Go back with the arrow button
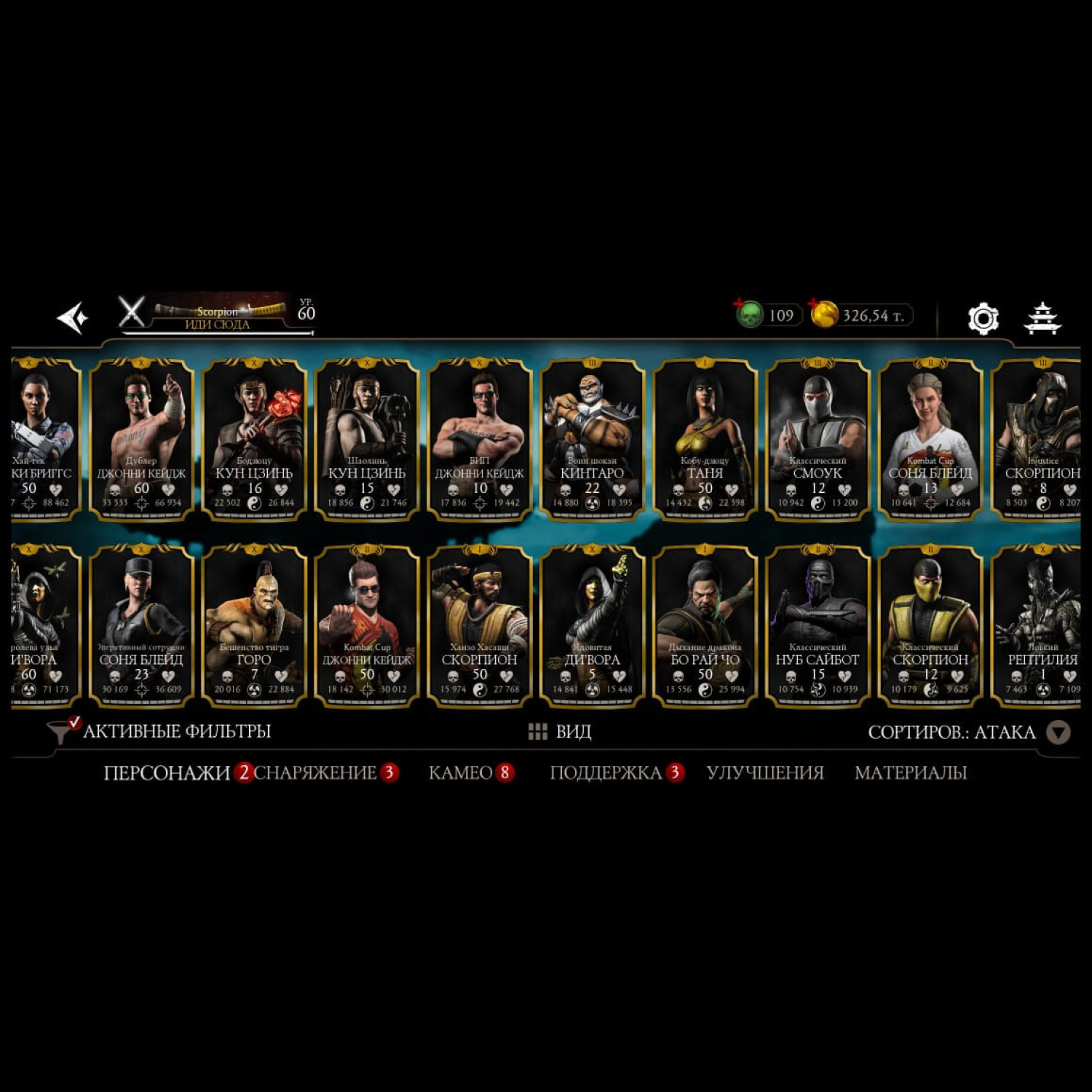 (x=72, y=318)
